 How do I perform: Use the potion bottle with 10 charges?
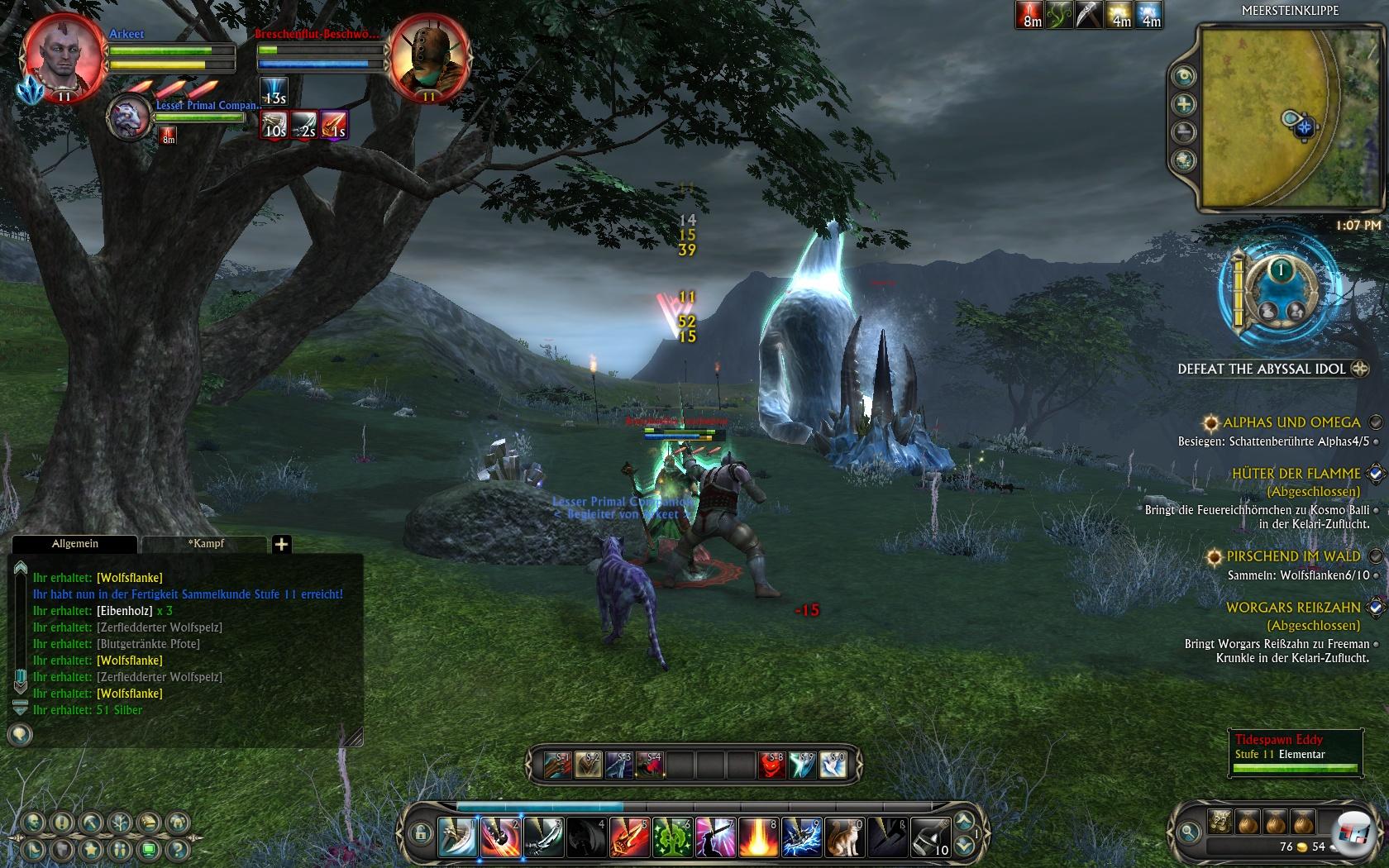click(x=930, y=837)
